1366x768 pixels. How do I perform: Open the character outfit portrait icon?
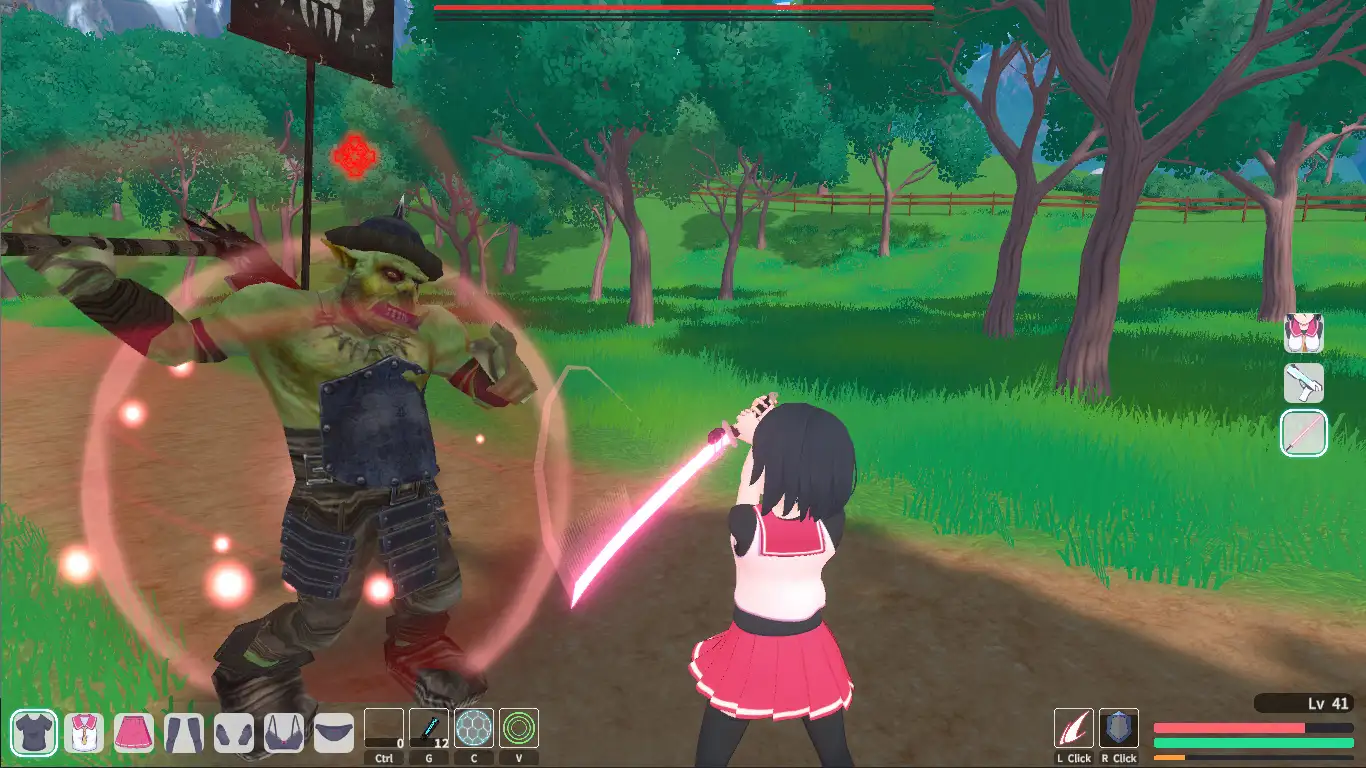pyautogui.click(x=1304, y=333)
